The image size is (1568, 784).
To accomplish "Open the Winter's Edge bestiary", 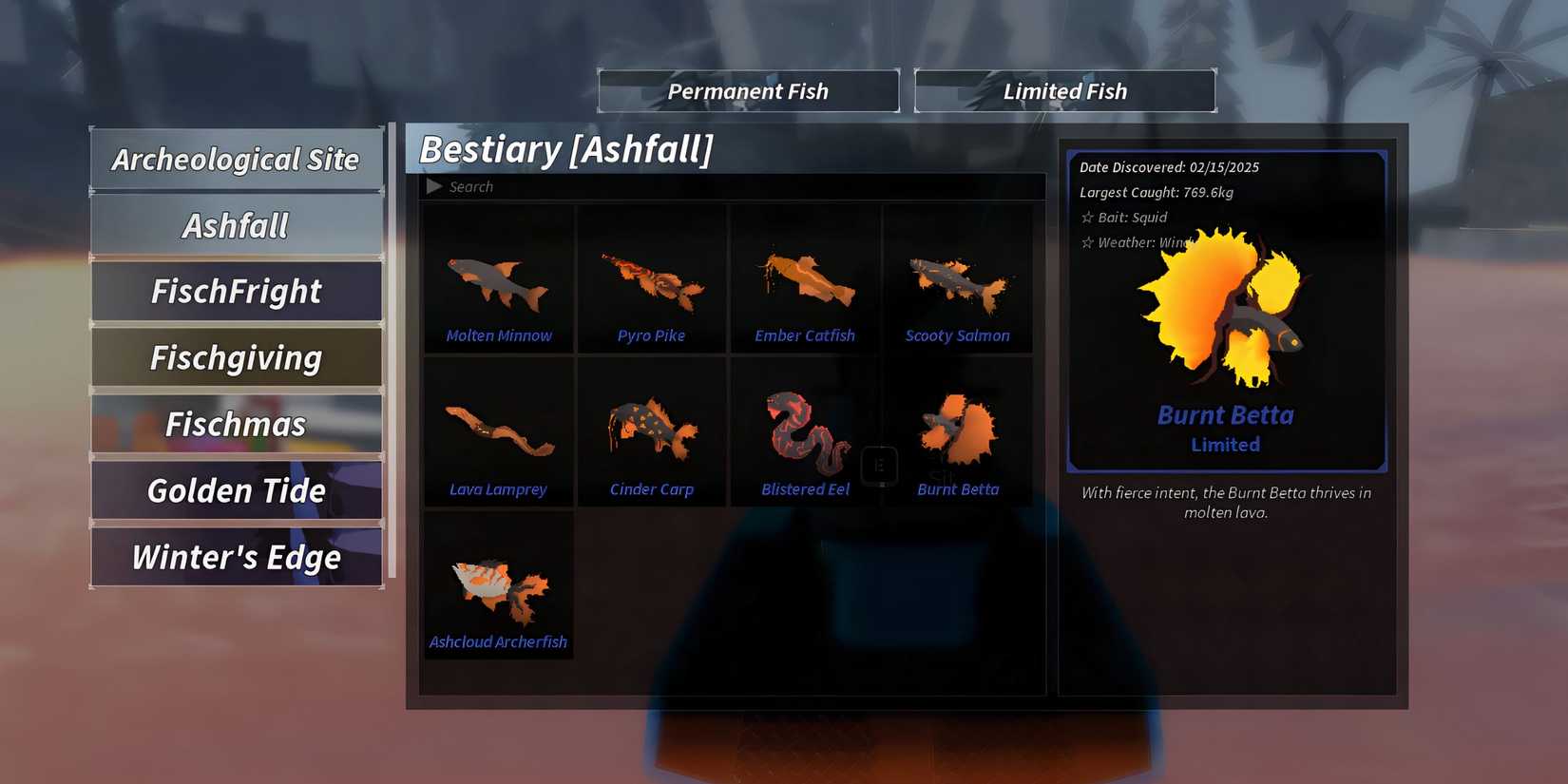I will point(236,557).
